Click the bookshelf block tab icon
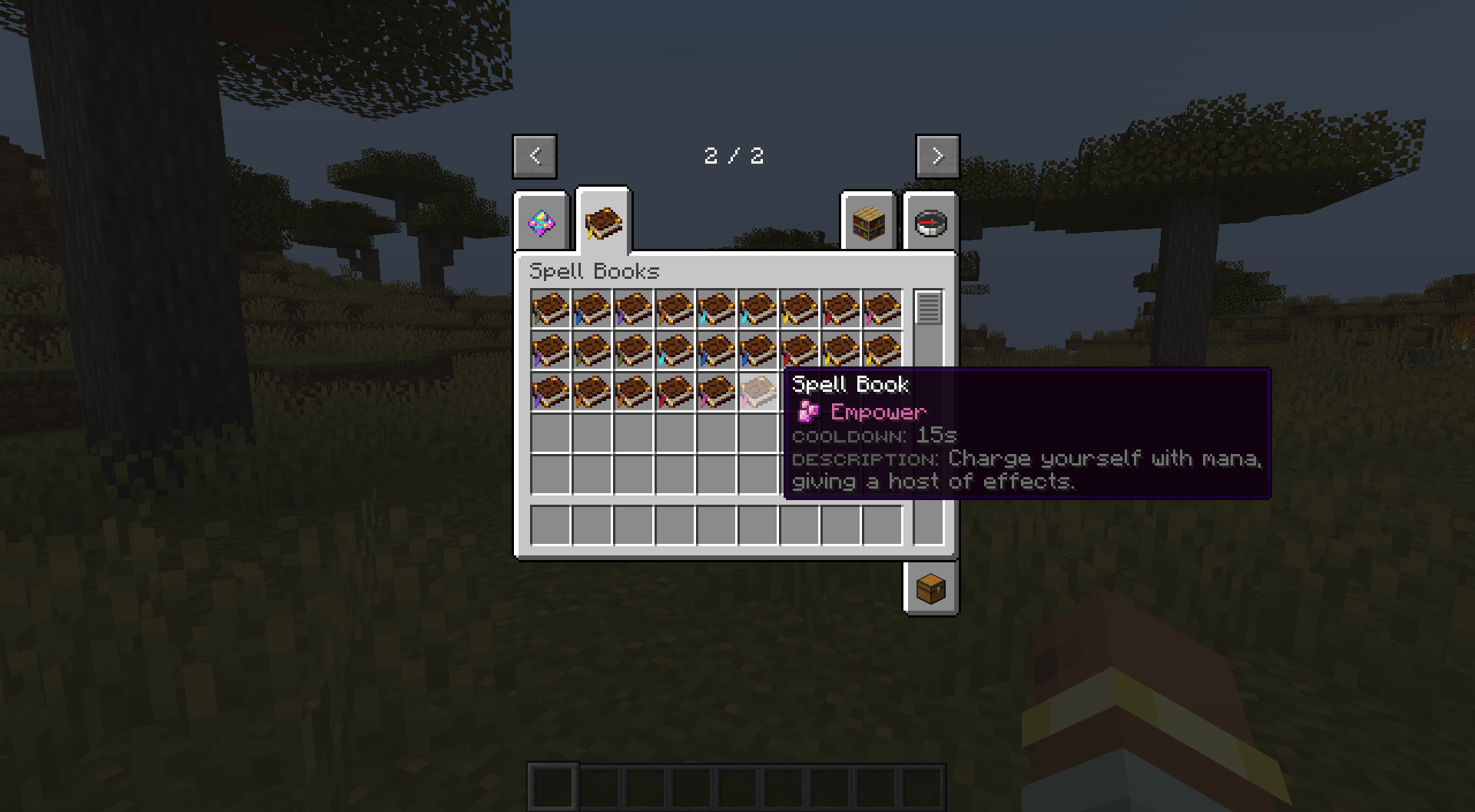This screenshot has width=1475, height=812. (869, 224)
